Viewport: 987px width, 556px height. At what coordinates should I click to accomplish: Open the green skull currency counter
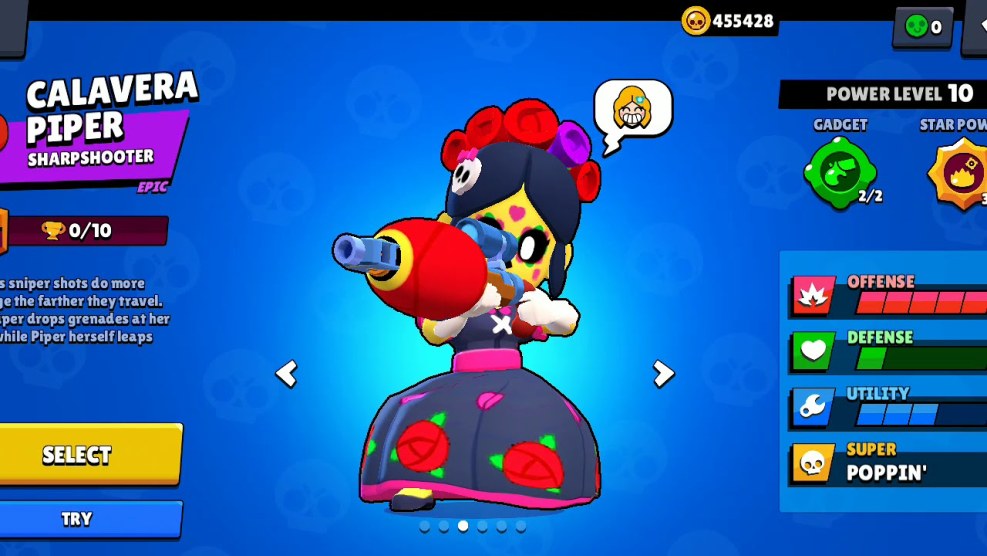tap(923, 27)
